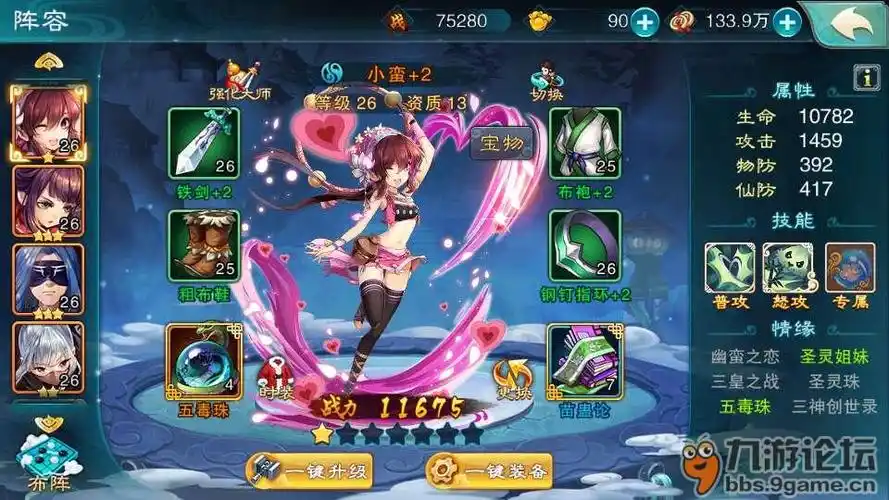This screenshot has height=500, width=889.
Task: Select the white-haired hero portrait
Action: click(47, 357)
